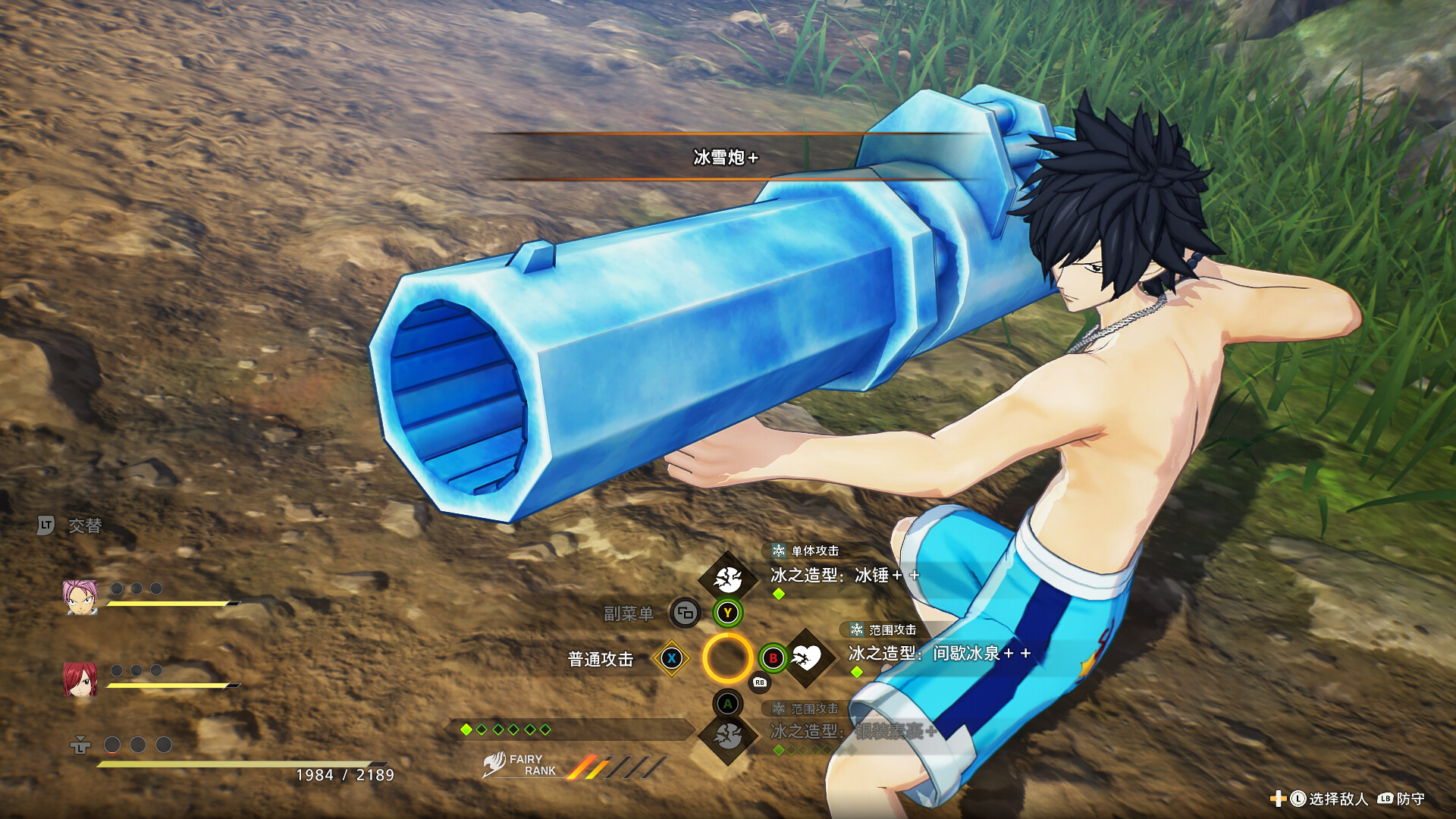Choose the greyed-out 银装素裹 skill
This screenshot has height=819, width=1456.
click(x=853, y=732)
